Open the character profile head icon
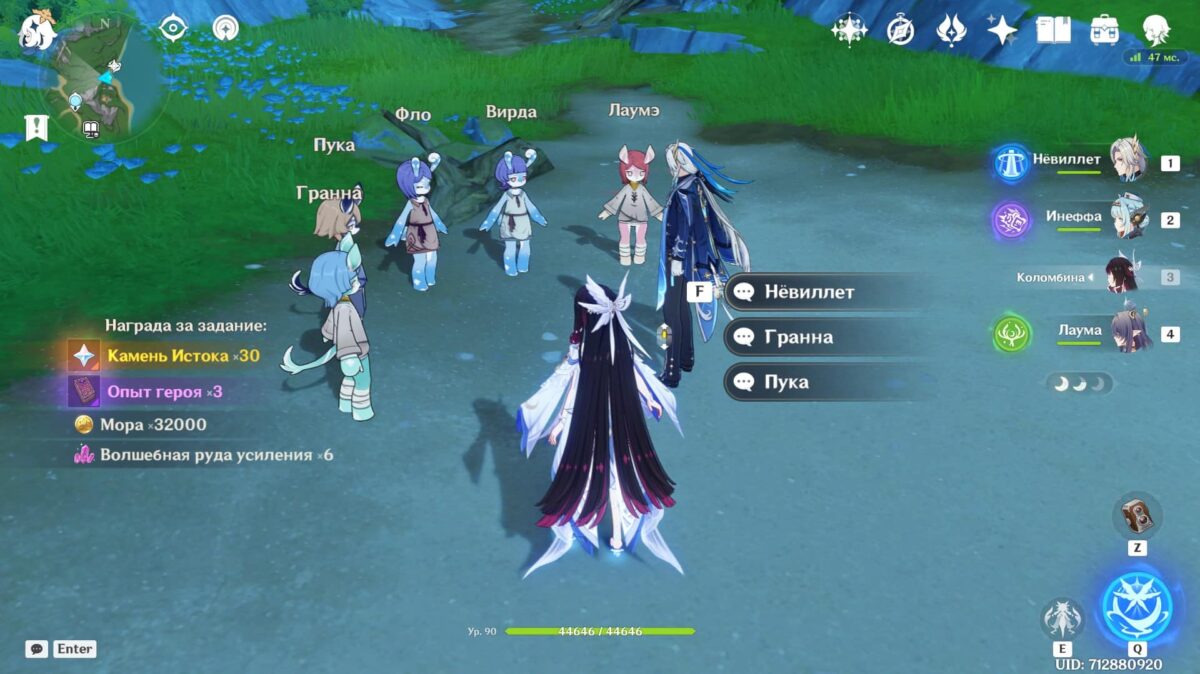This screenshot has height=674, width=1200. [x=1156, y=31]
